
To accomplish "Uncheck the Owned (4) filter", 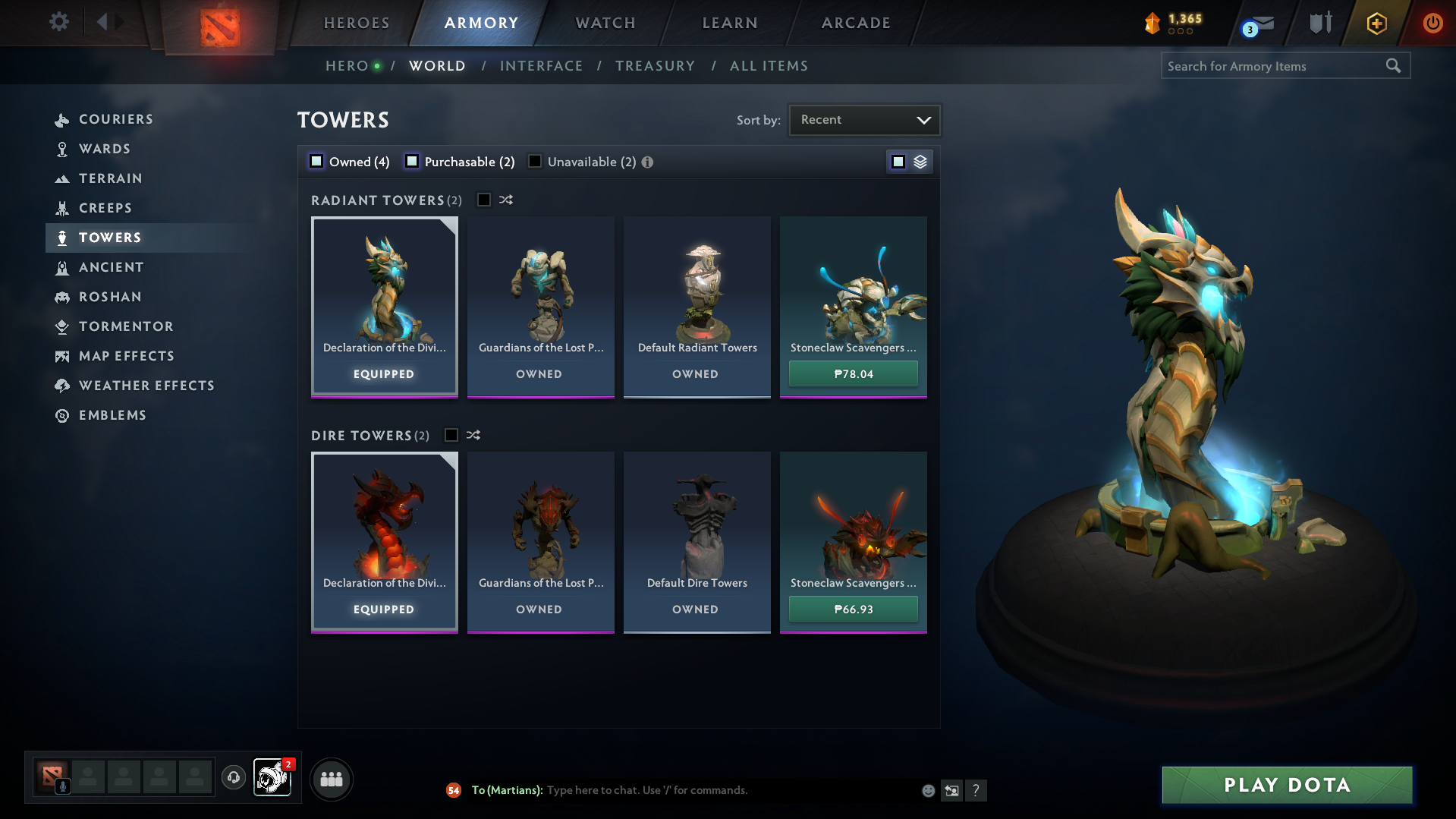I will [x=315, y=161].
